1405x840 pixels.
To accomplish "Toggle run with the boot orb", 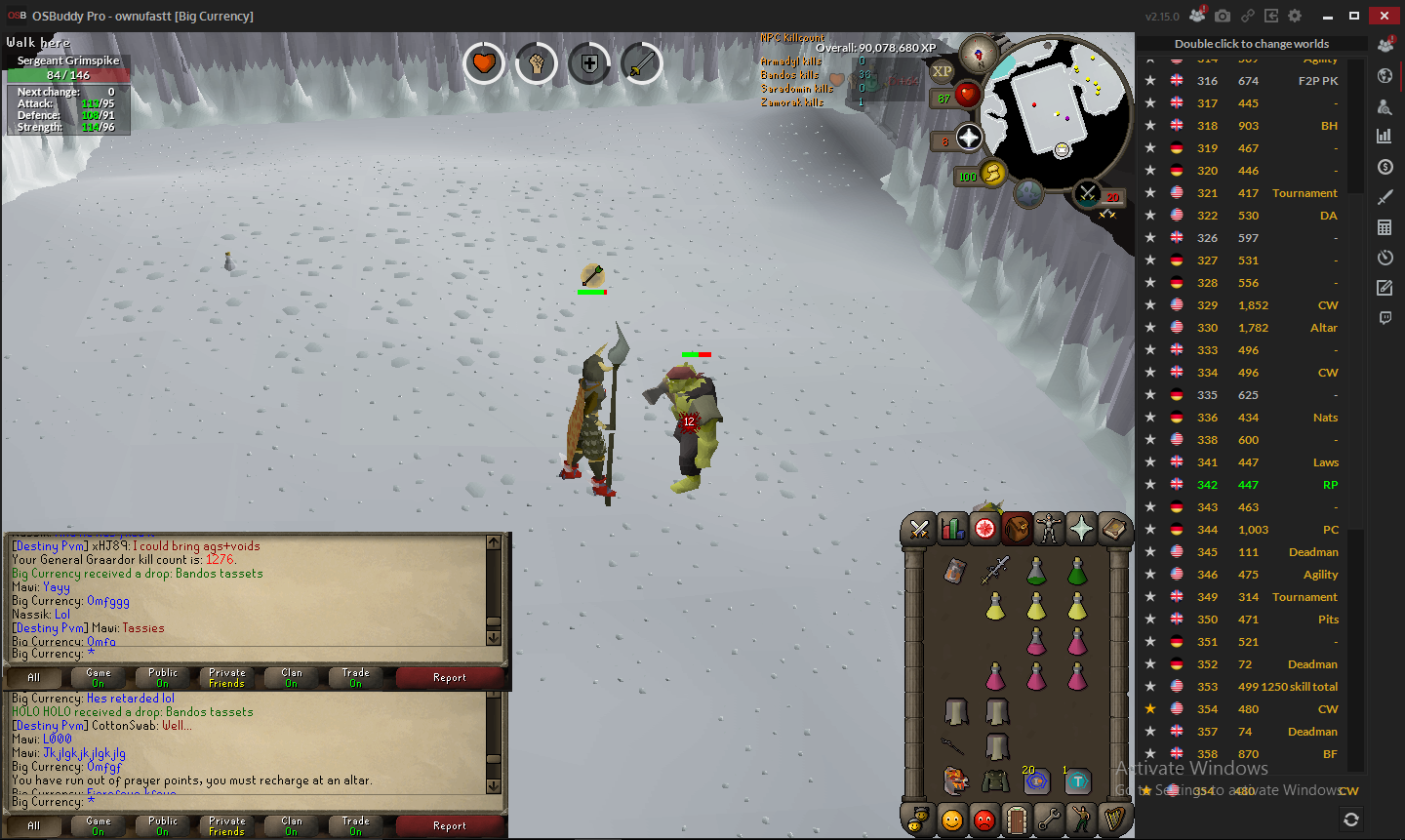I will pos(992,174).
